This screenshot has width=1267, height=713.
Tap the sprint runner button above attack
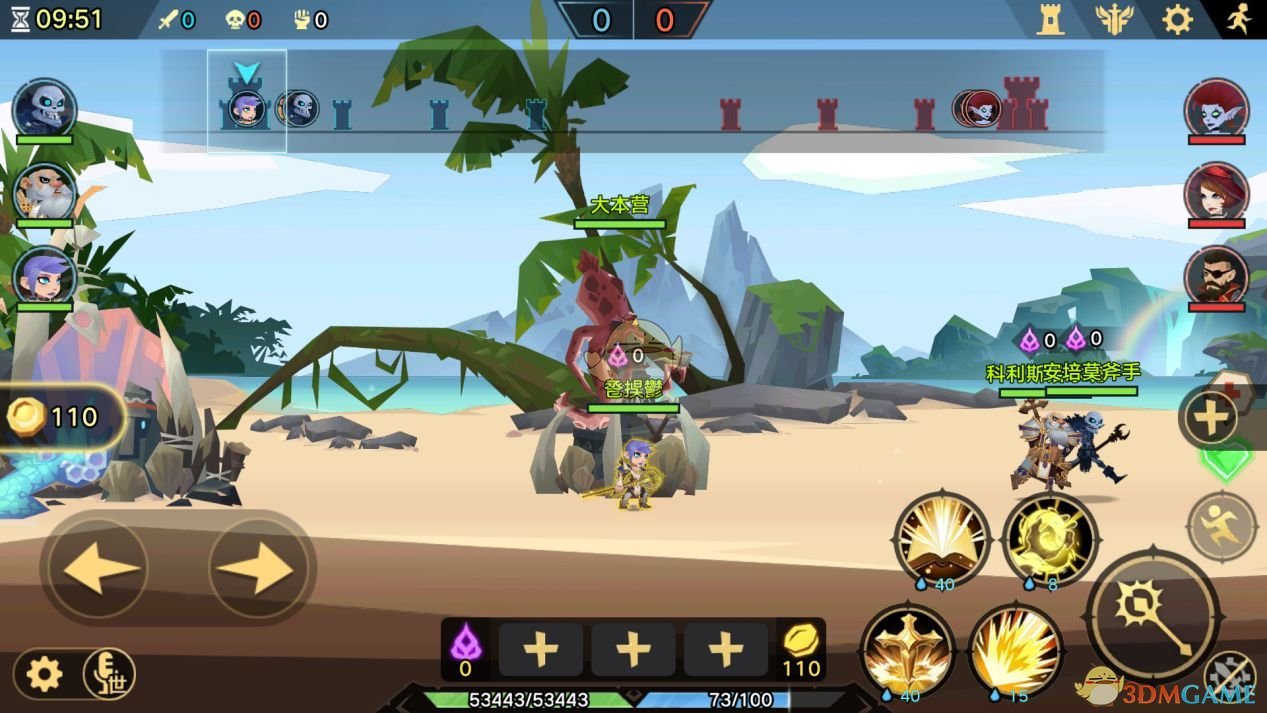coord(1221,526)
